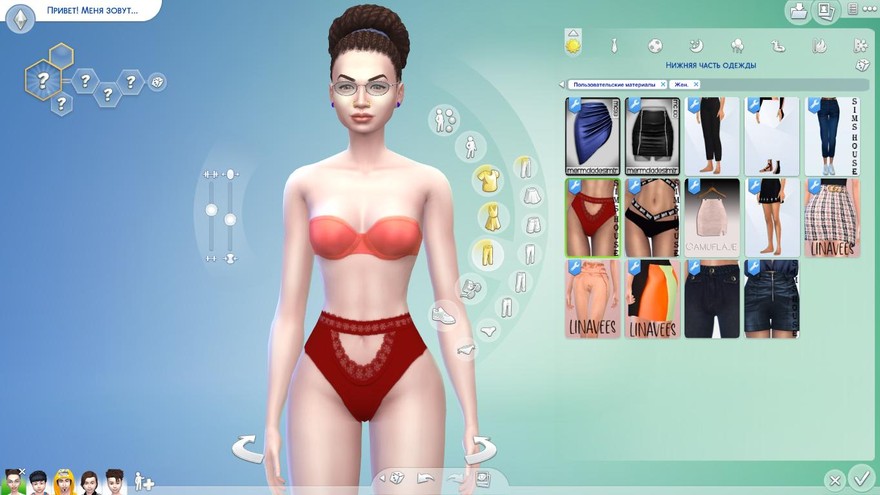Select the tops shirt category icon
Image resolution: width=880 pixels, height=495 pixels.
[x=488, y=179]
